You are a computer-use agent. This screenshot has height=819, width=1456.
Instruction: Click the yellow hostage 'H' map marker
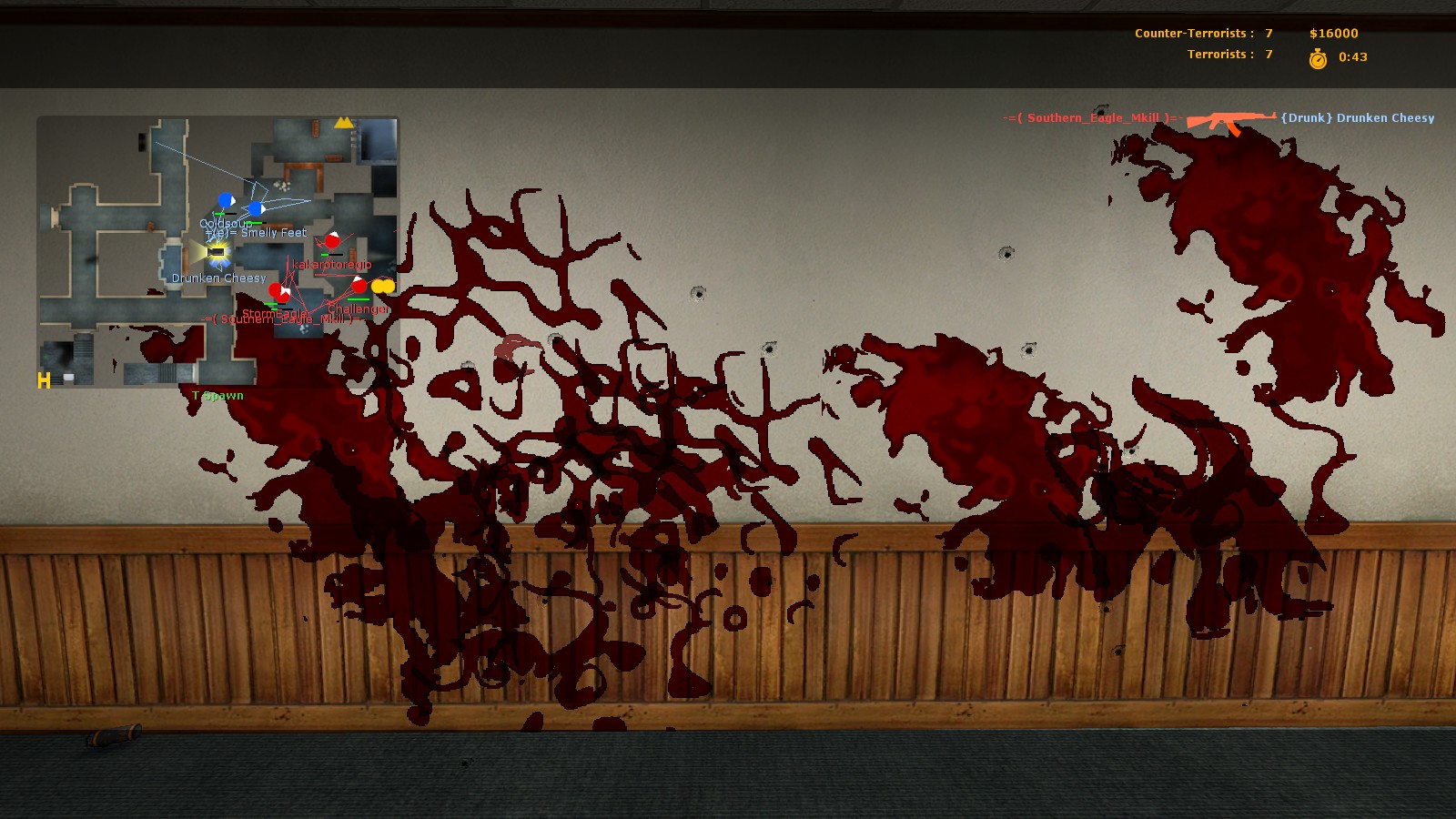[44, 380]
